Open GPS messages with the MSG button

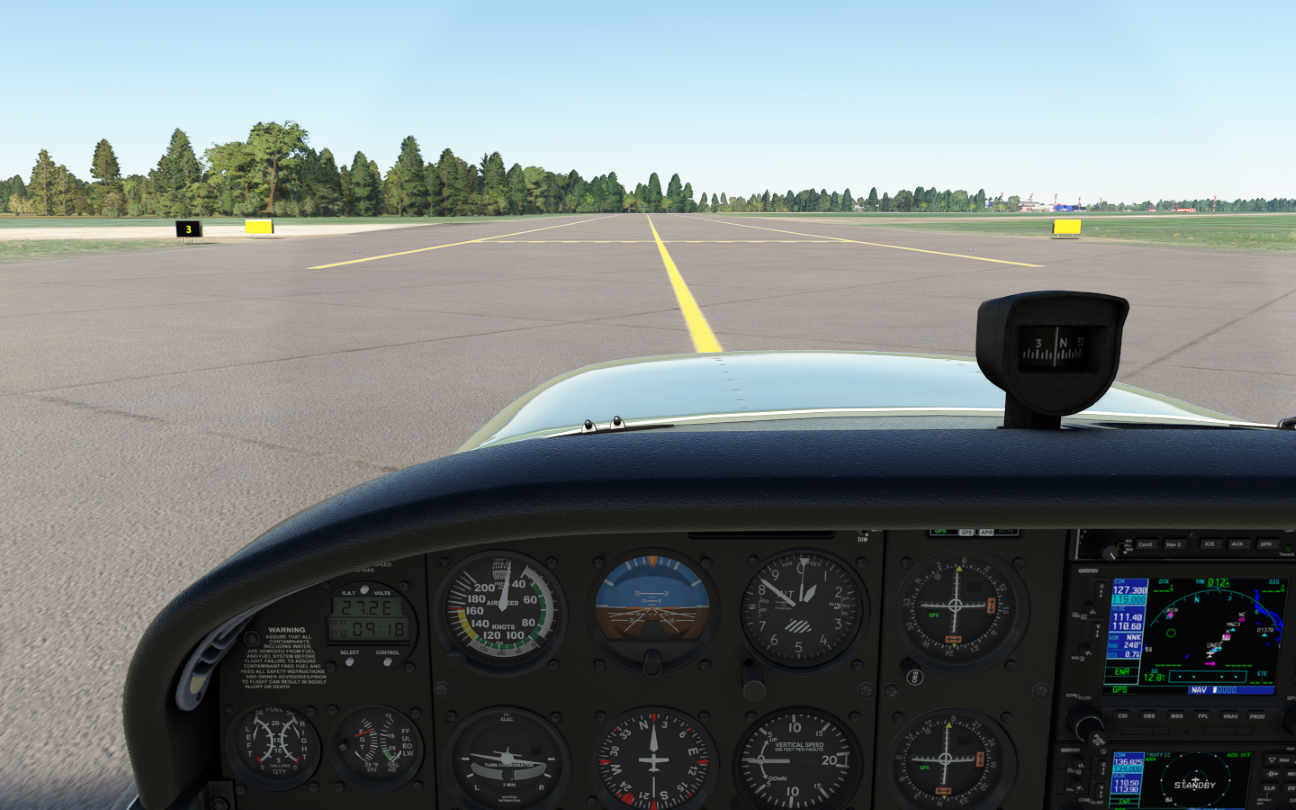tap(1176, 715)
